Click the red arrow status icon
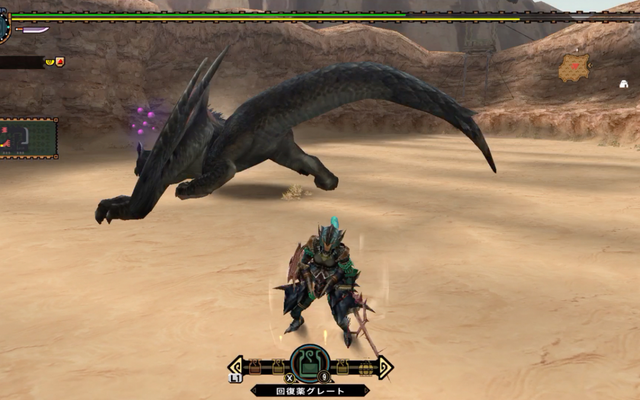640x400 pixels. 59,62
